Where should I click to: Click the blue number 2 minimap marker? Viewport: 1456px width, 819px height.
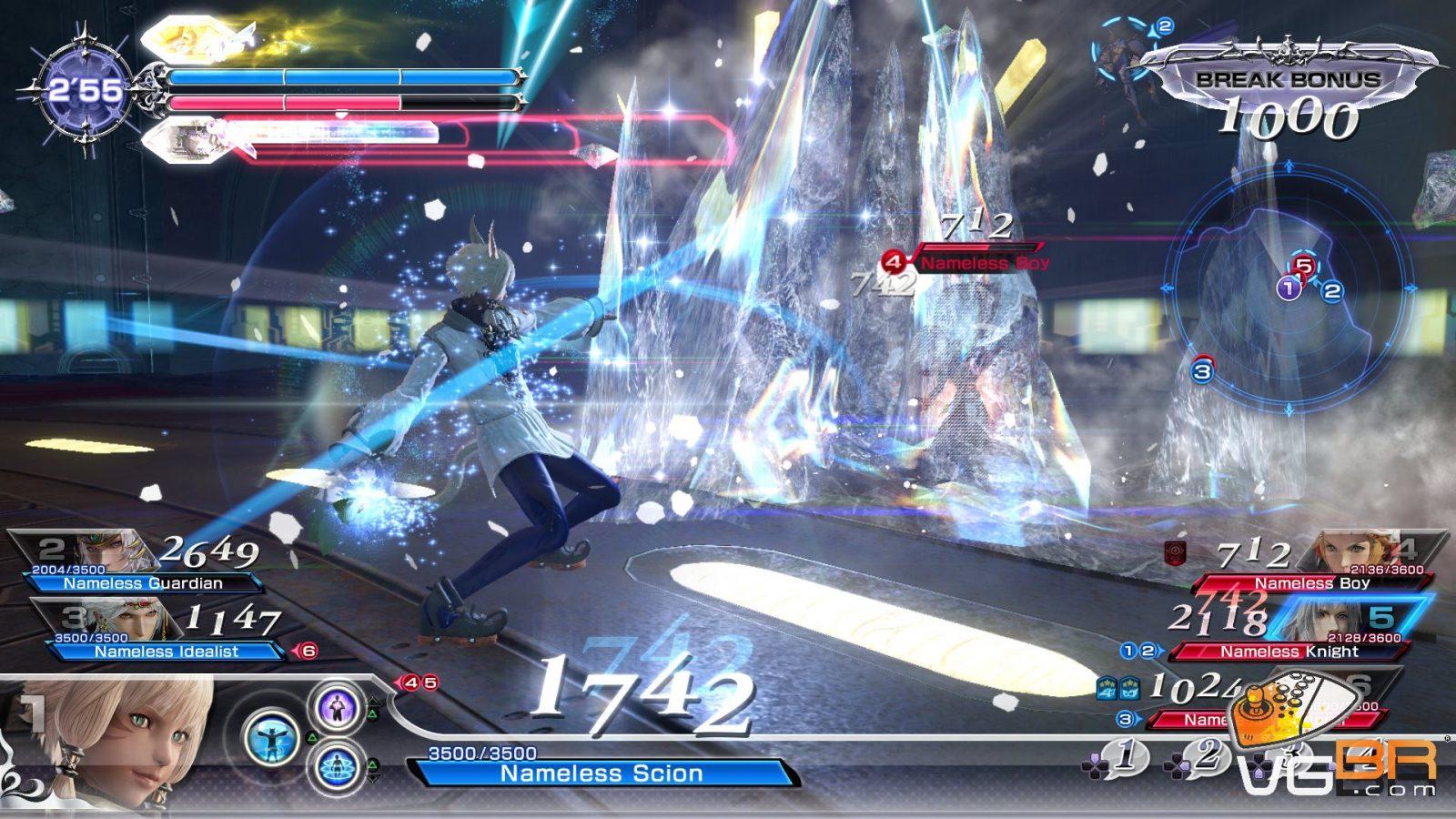pos(1332,291)
